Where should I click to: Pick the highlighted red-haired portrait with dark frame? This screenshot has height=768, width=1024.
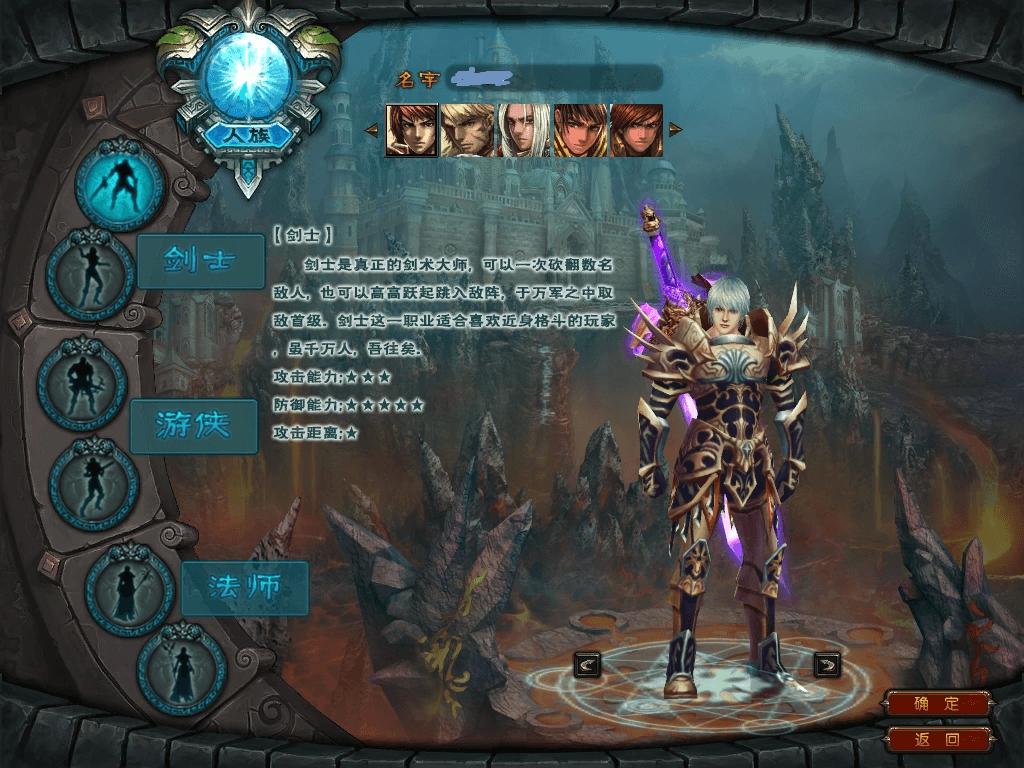tap(411, 130)
